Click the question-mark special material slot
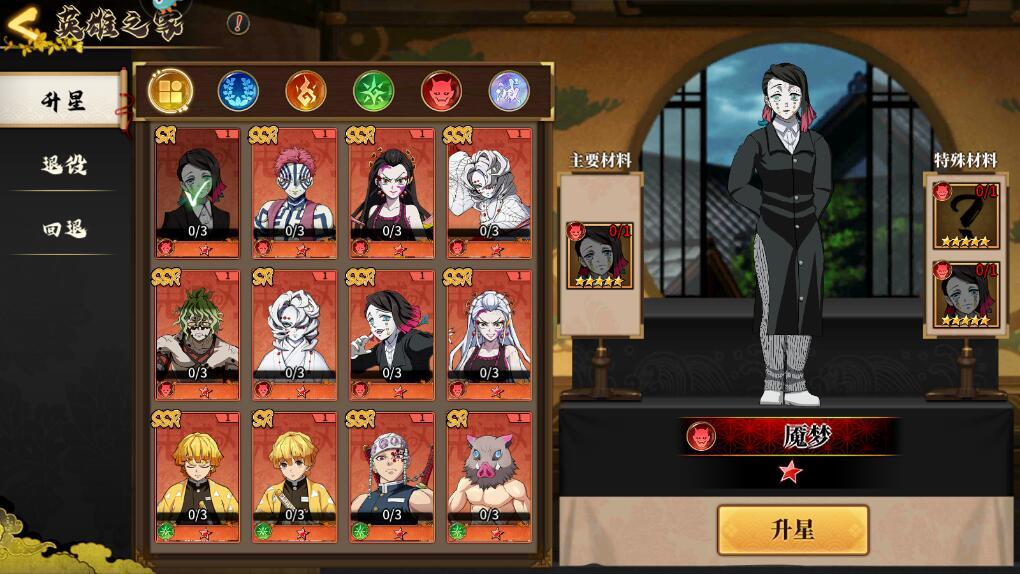Screen dimensions: 1020x574 (966, 215)
